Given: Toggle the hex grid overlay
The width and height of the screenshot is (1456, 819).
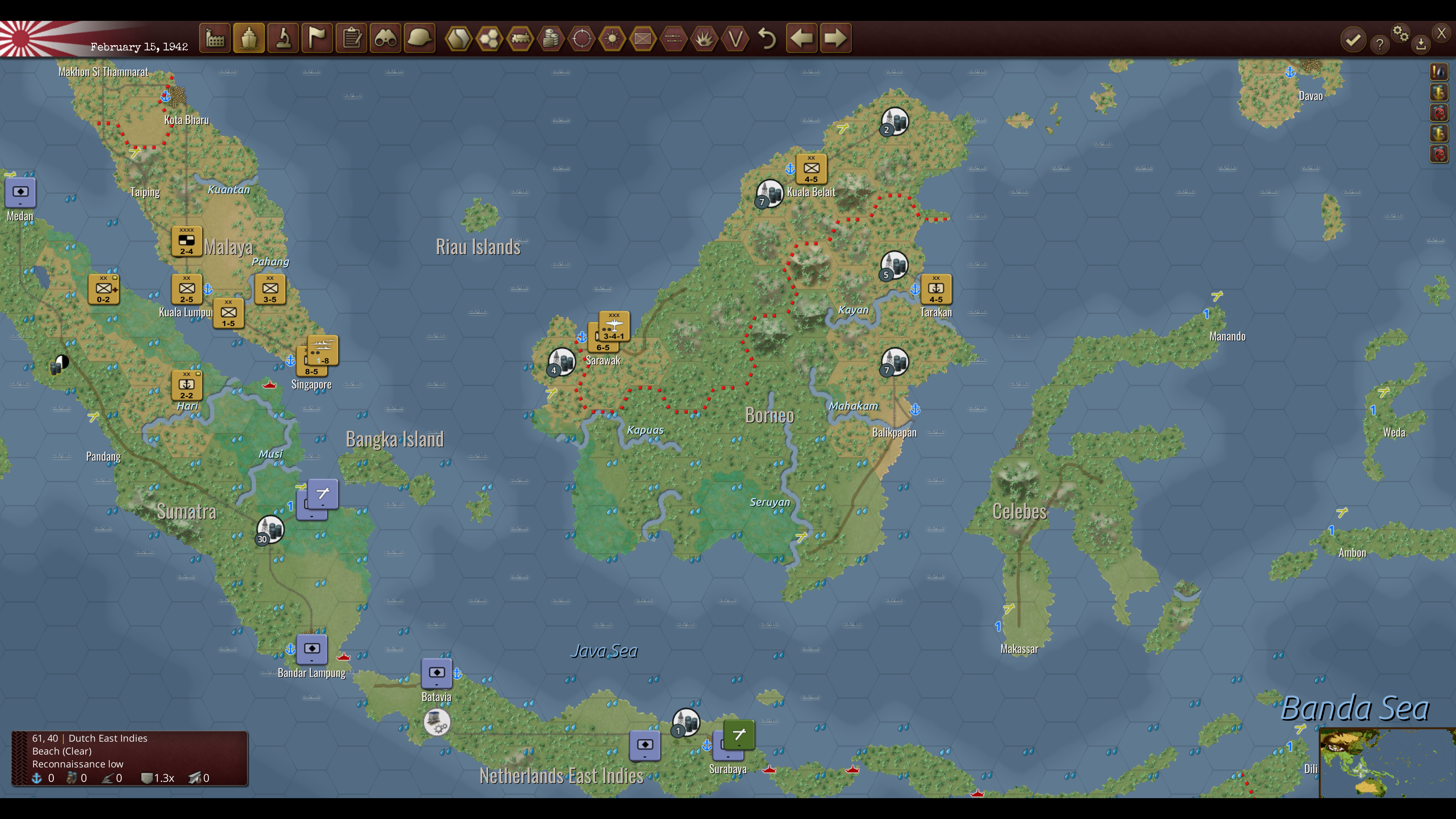Looking at the screenshot, I should pos(490,38).
